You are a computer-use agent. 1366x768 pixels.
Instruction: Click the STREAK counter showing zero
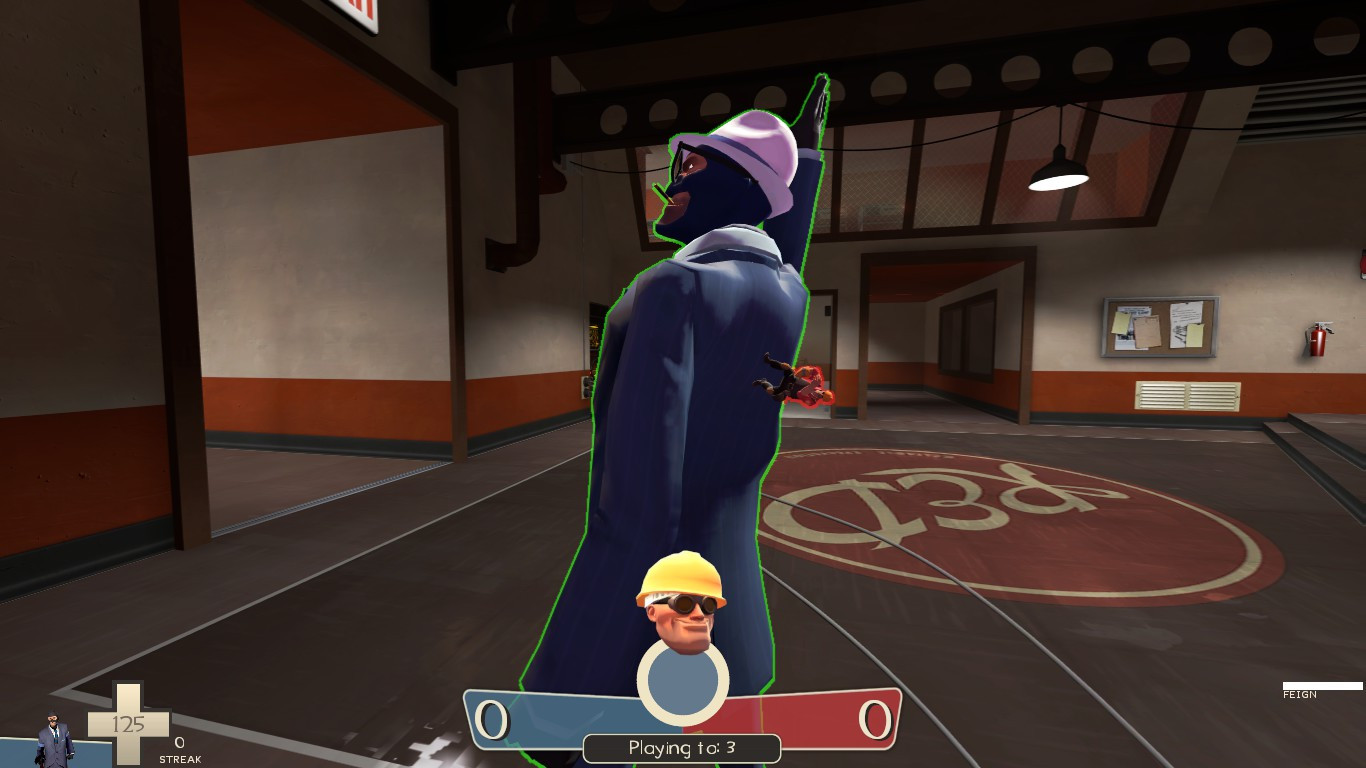tap(179, 744)
